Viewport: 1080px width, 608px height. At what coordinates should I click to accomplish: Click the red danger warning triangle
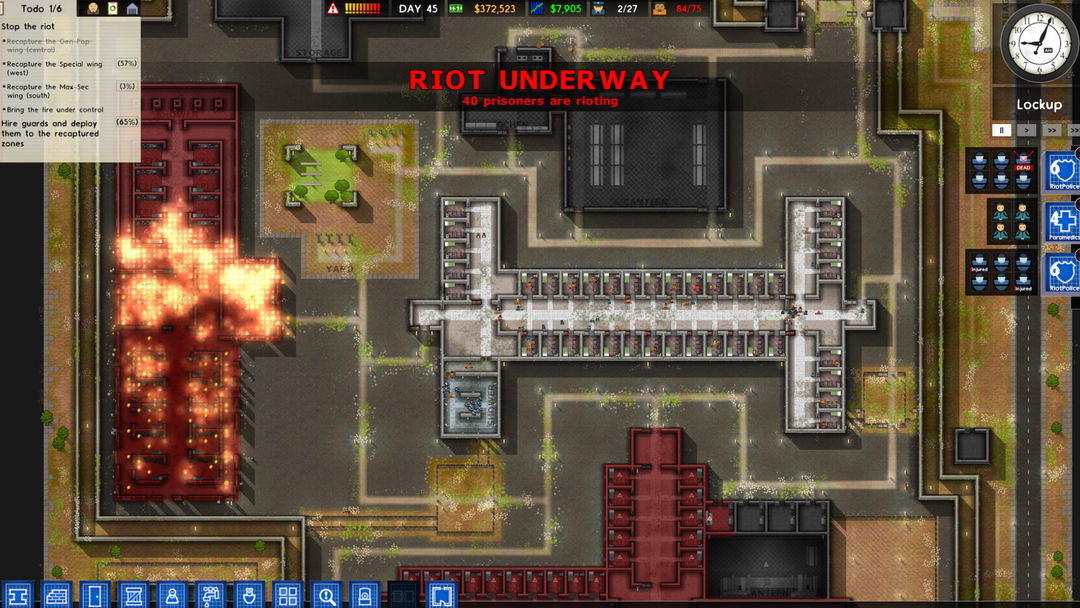coord(333,9)
